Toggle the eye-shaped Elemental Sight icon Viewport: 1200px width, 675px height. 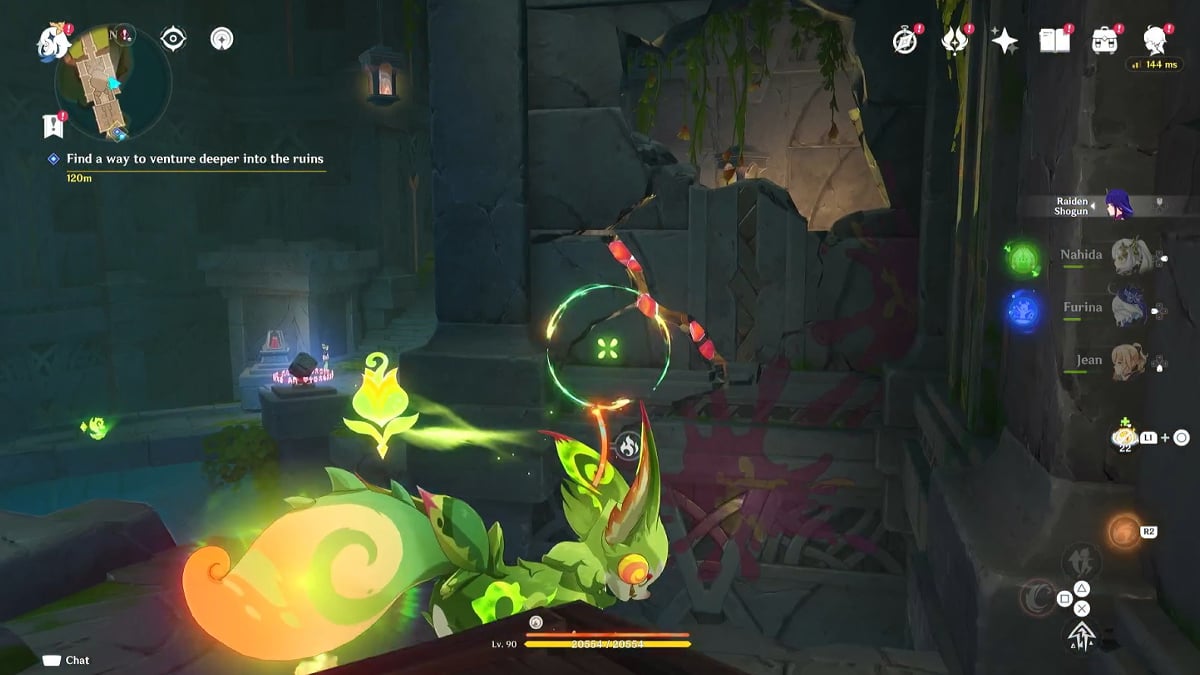pyautogui.click(x=174, y=39)
